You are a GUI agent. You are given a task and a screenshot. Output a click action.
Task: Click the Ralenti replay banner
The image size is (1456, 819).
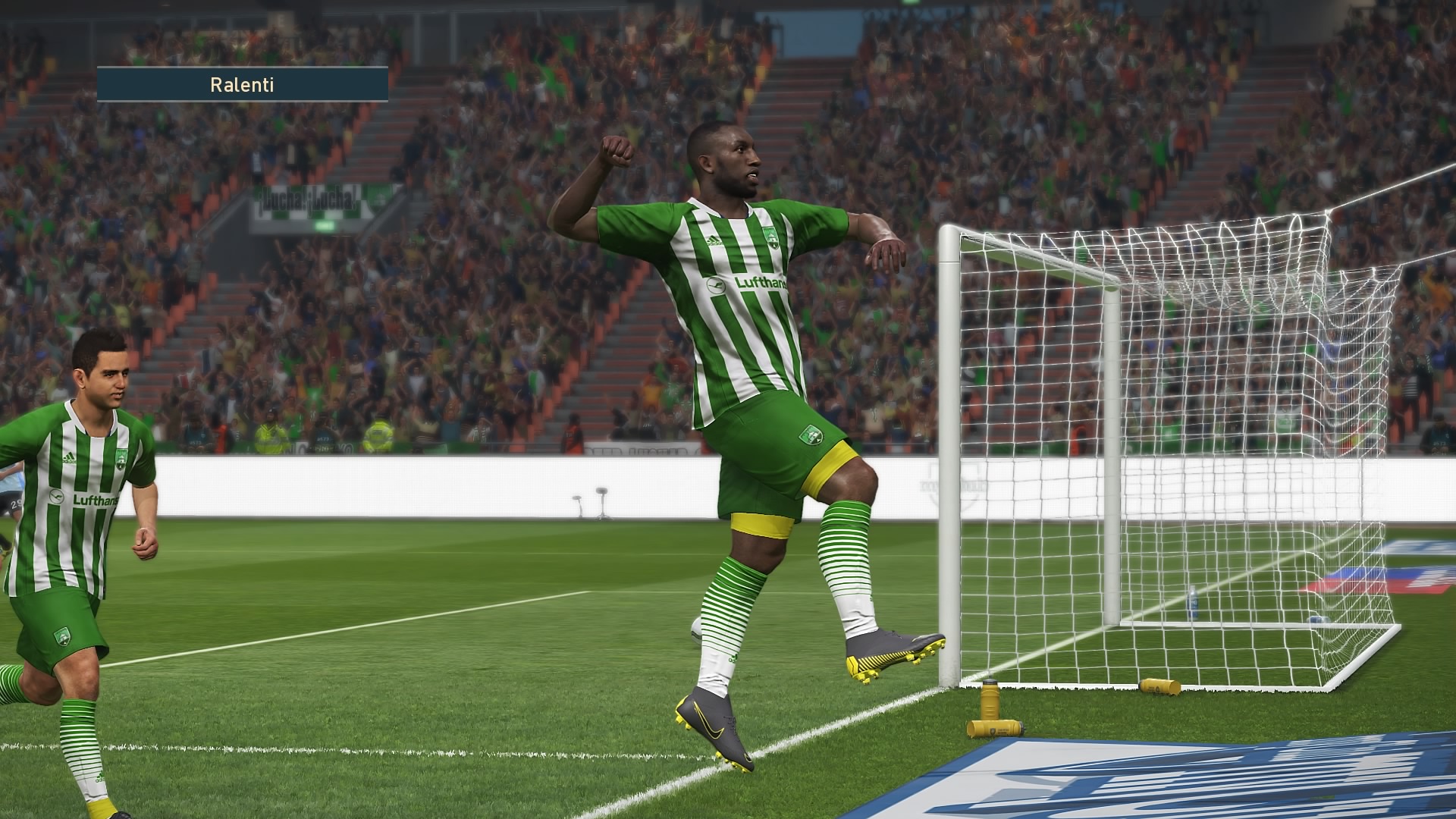[x=242, y=84]
